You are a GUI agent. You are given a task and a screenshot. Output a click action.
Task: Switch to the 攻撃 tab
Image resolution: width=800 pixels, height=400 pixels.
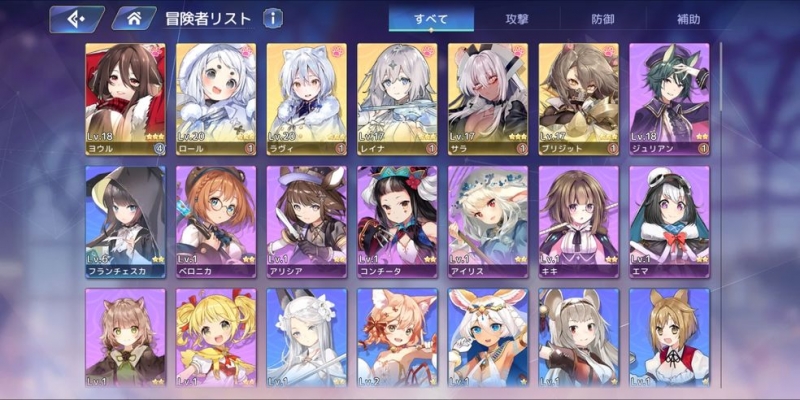point(517,19)
